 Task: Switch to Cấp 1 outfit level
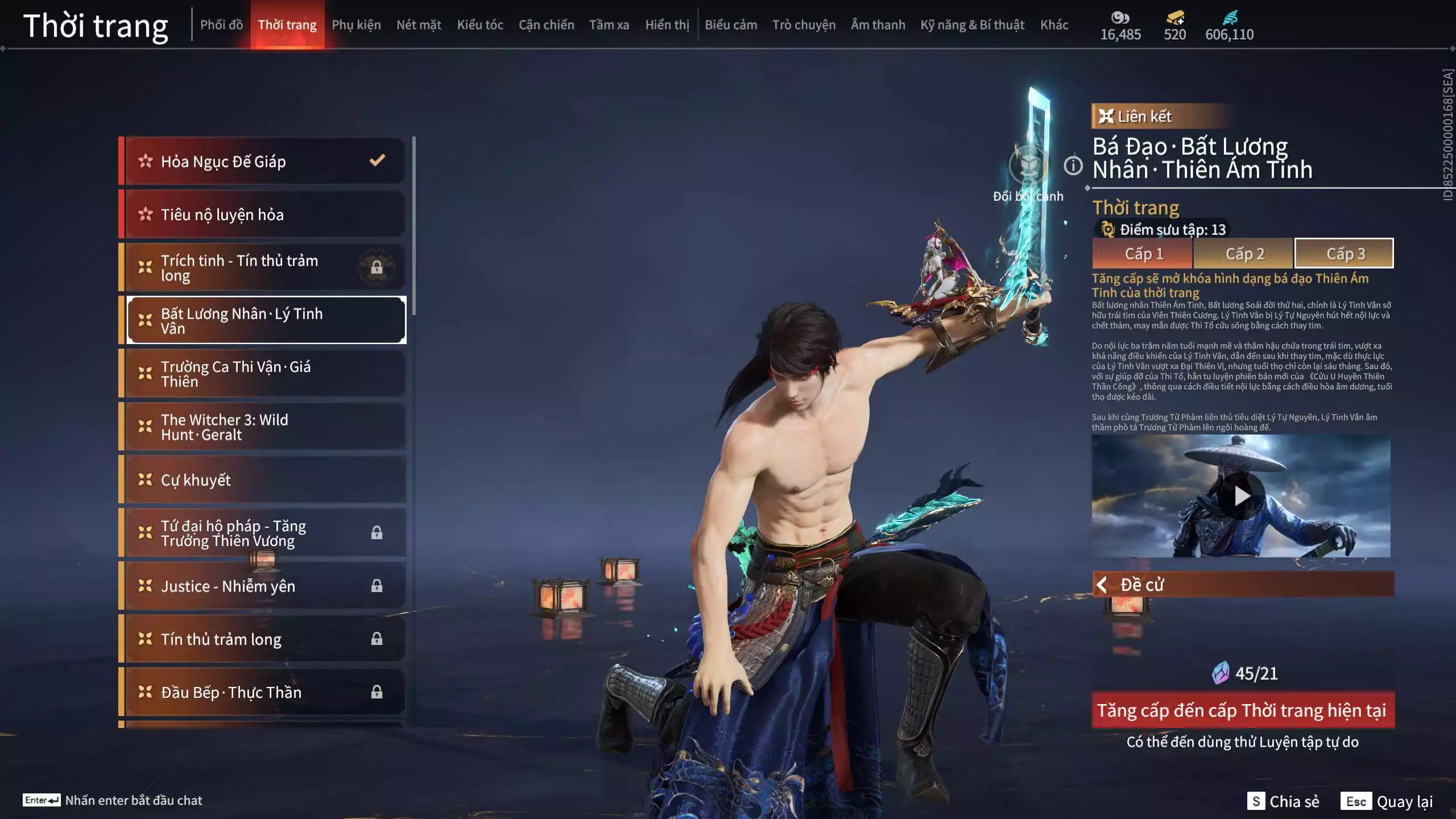coord(1143,254)
